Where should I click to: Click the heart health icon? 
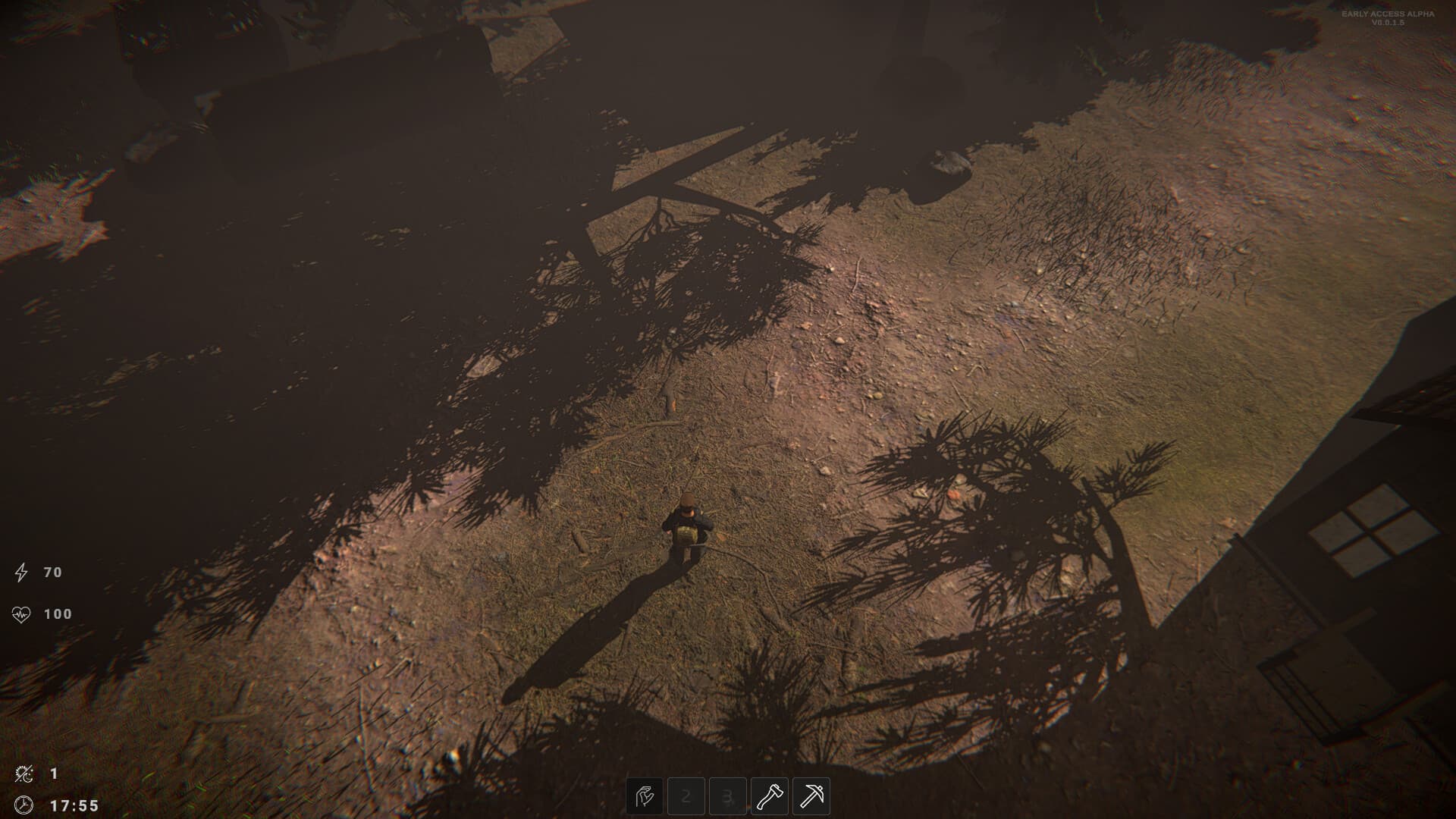pos(21,613)
